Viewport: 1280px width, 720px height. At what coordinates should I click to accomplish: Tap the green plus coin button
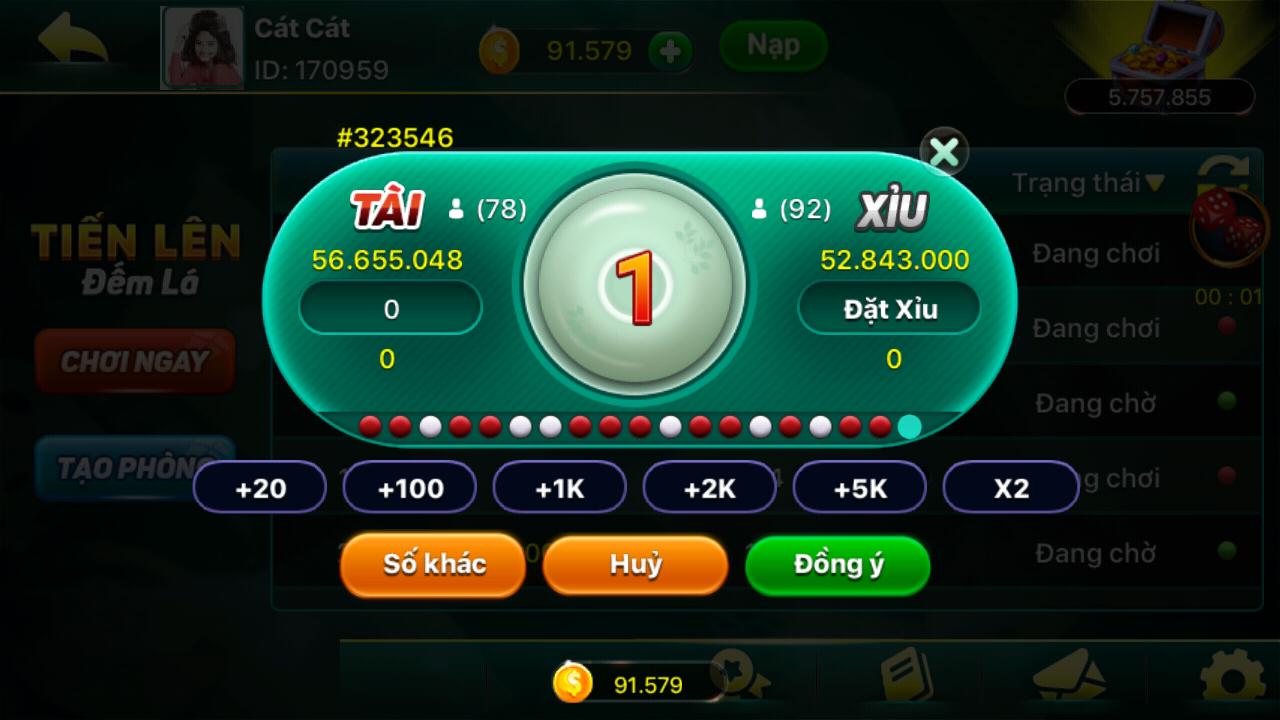670,51
